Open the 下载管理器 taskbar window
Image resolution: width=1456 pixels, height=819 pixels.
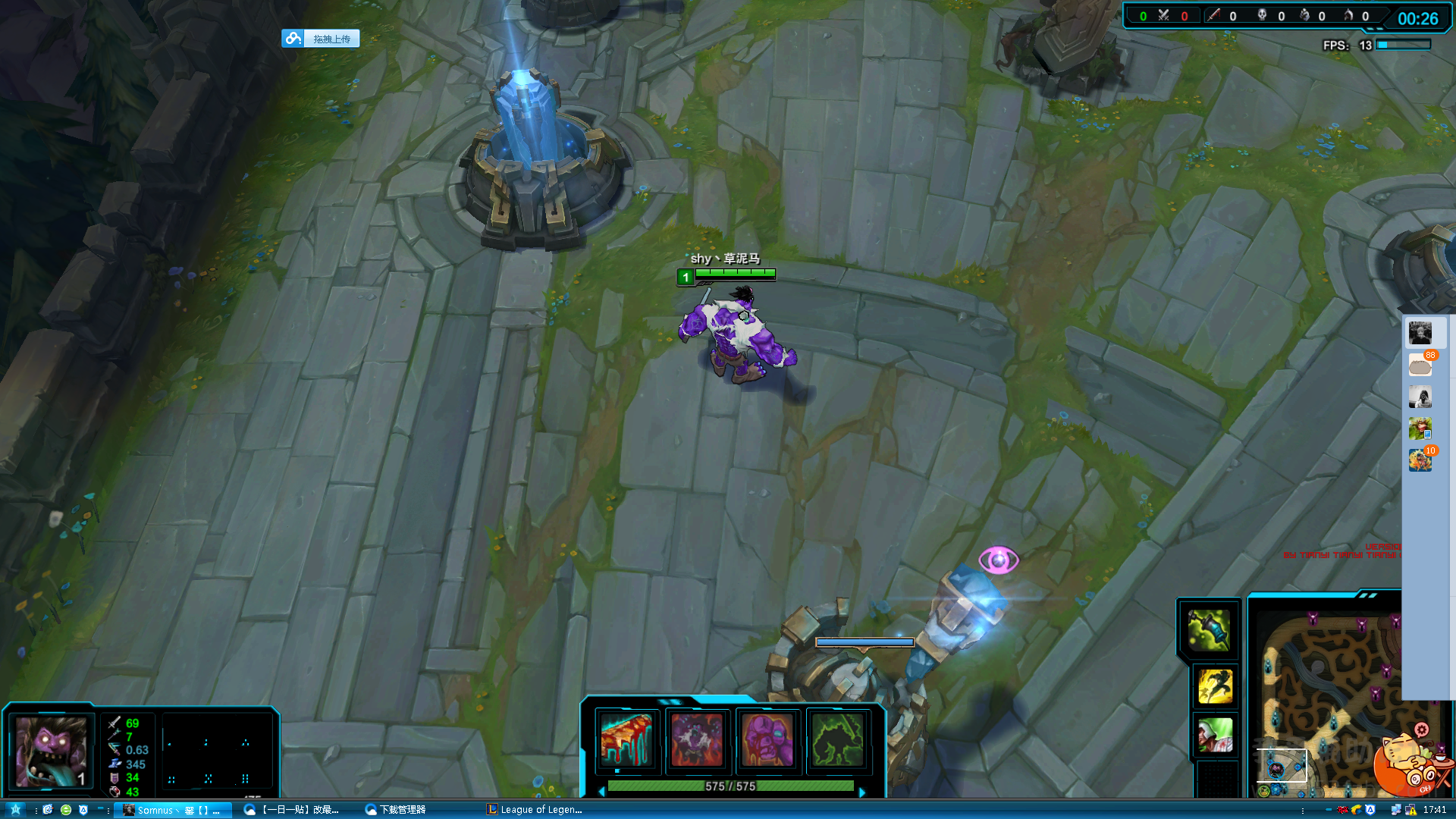click(396, 810)
